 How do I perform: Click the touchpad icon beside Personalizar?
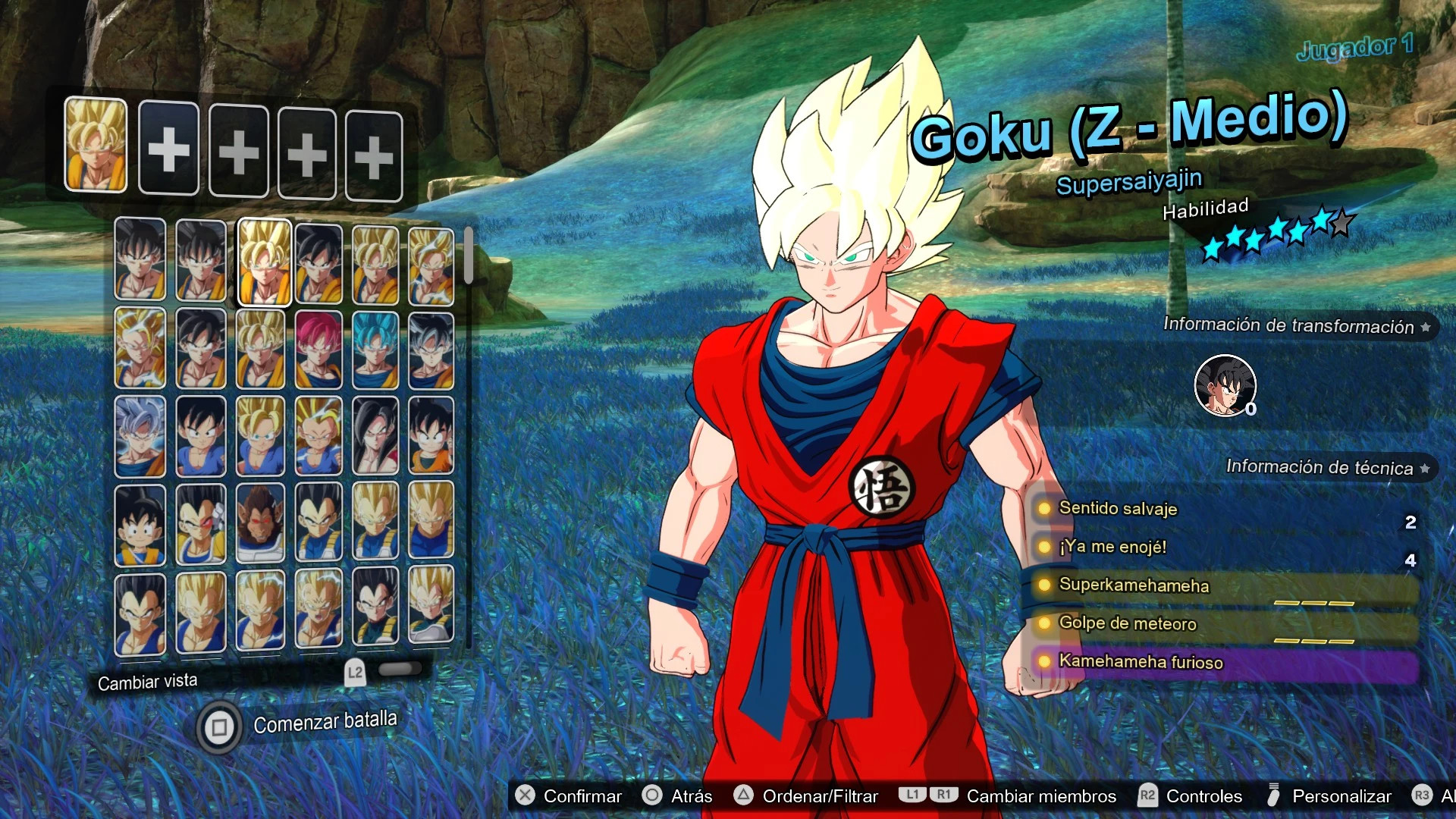click(1272, 796)
